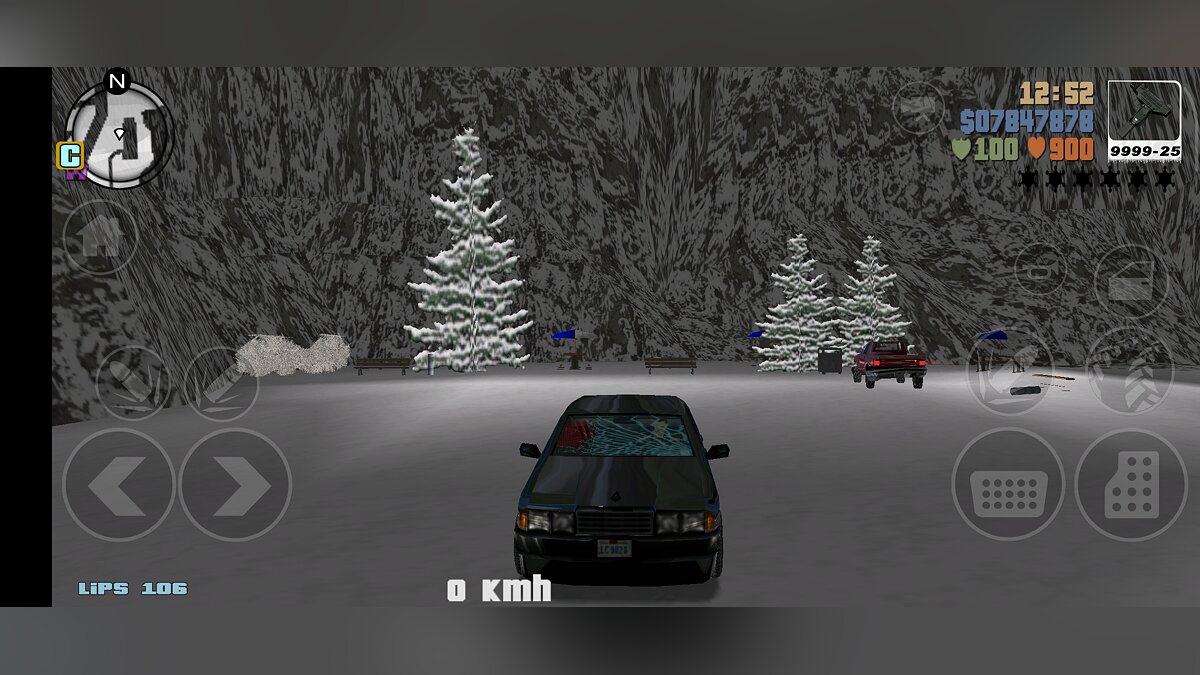Screen dimensions: 1200x675
Task: Steer the car left with arrow button
Action: pyautogui.click(x=118, y=485)
